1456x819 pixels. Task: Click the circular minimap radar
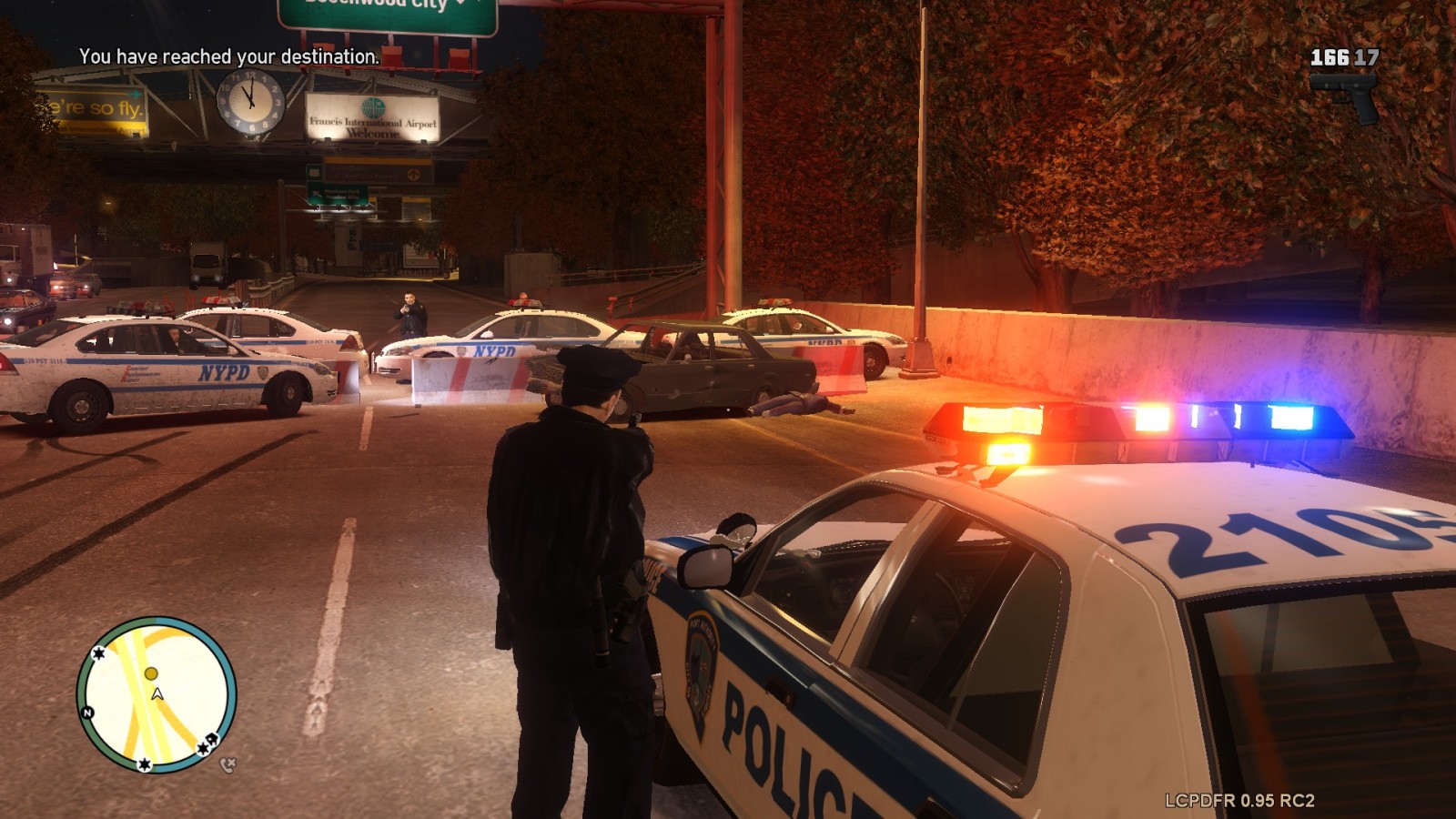pos(156,695)
